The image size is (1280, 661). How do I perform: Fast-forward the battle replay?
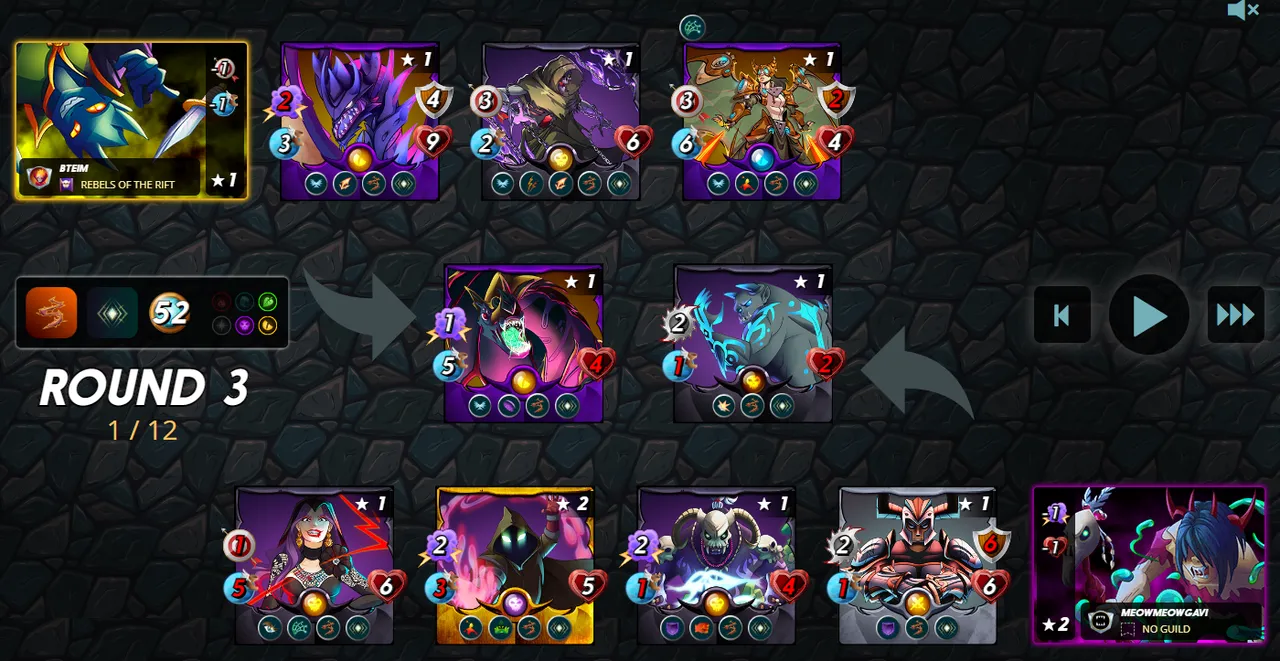coord(1235,316)
